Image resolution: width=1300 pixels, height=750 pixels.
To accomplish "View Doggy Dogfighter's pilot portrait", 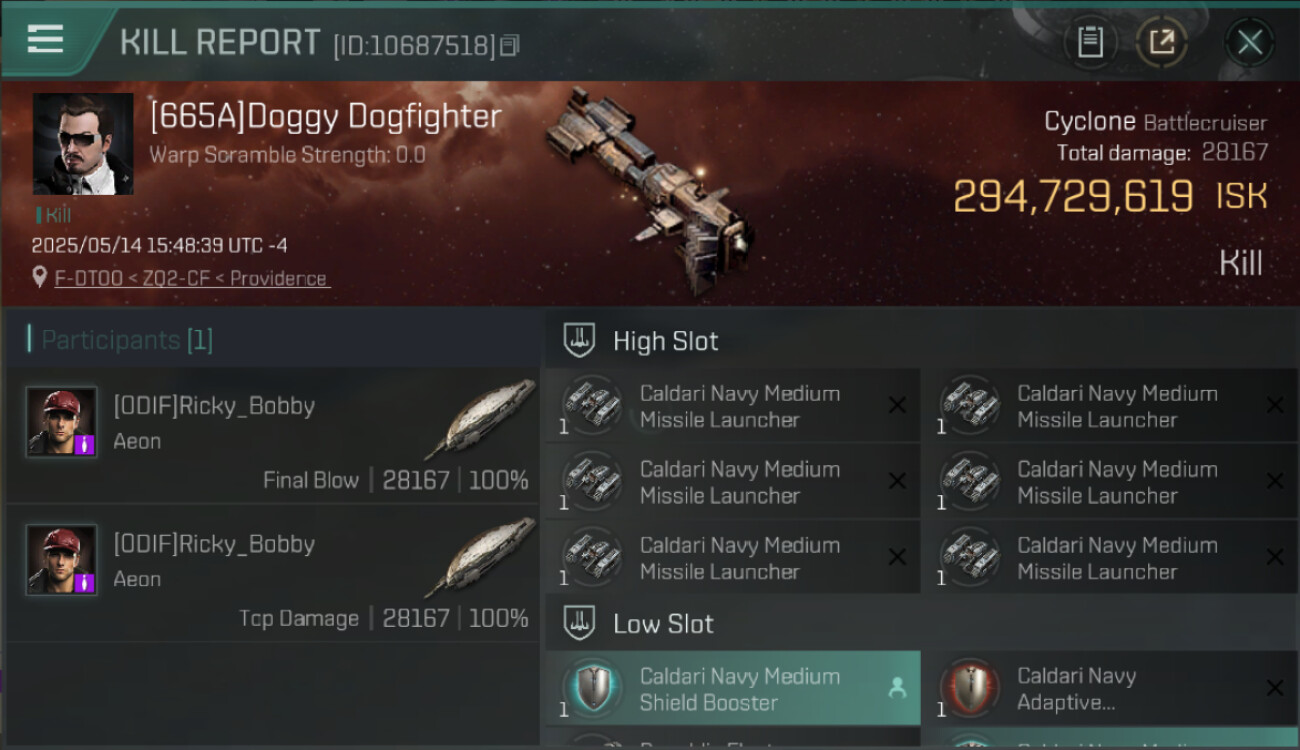I will [83, 144].
